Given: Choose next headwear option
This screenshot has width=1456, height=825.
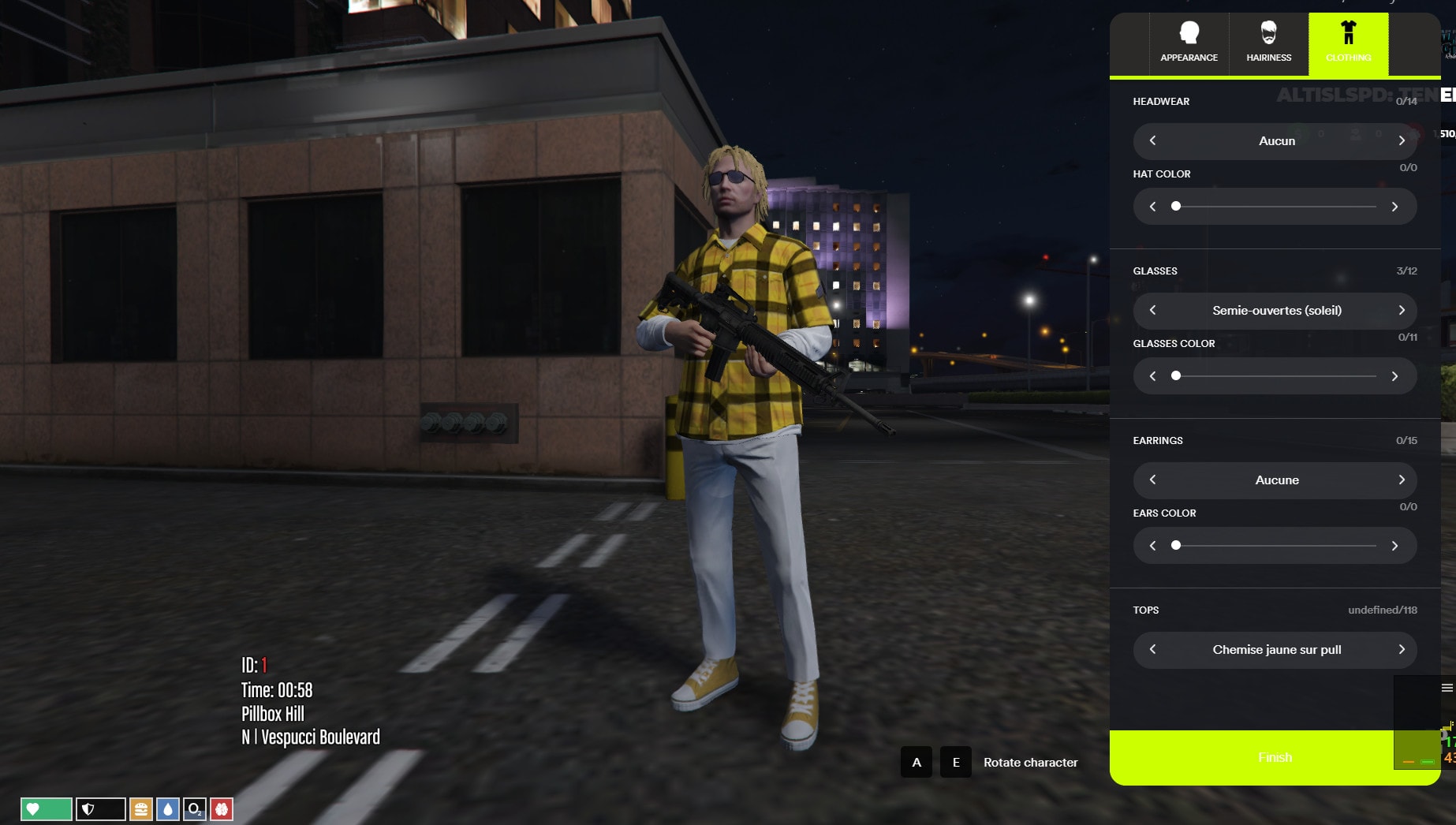Looking at the screenshot, I should [x=1402, y=140].
